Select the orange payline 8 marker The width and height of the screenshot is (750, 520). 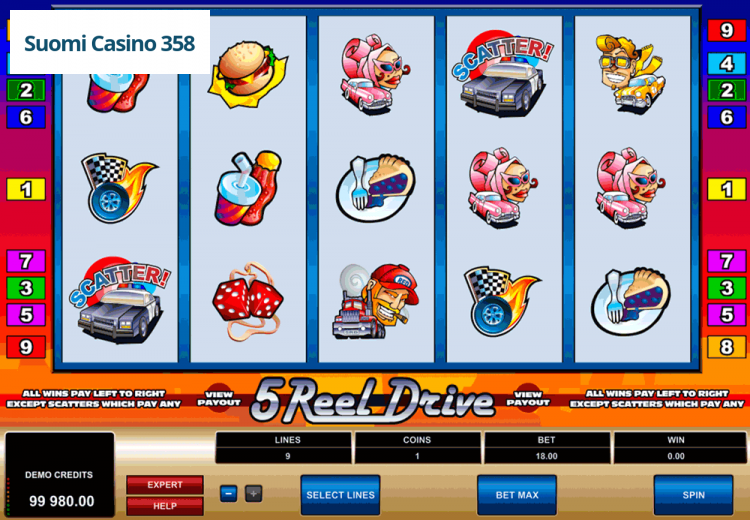pyautogui.click(x=727, y=347)
